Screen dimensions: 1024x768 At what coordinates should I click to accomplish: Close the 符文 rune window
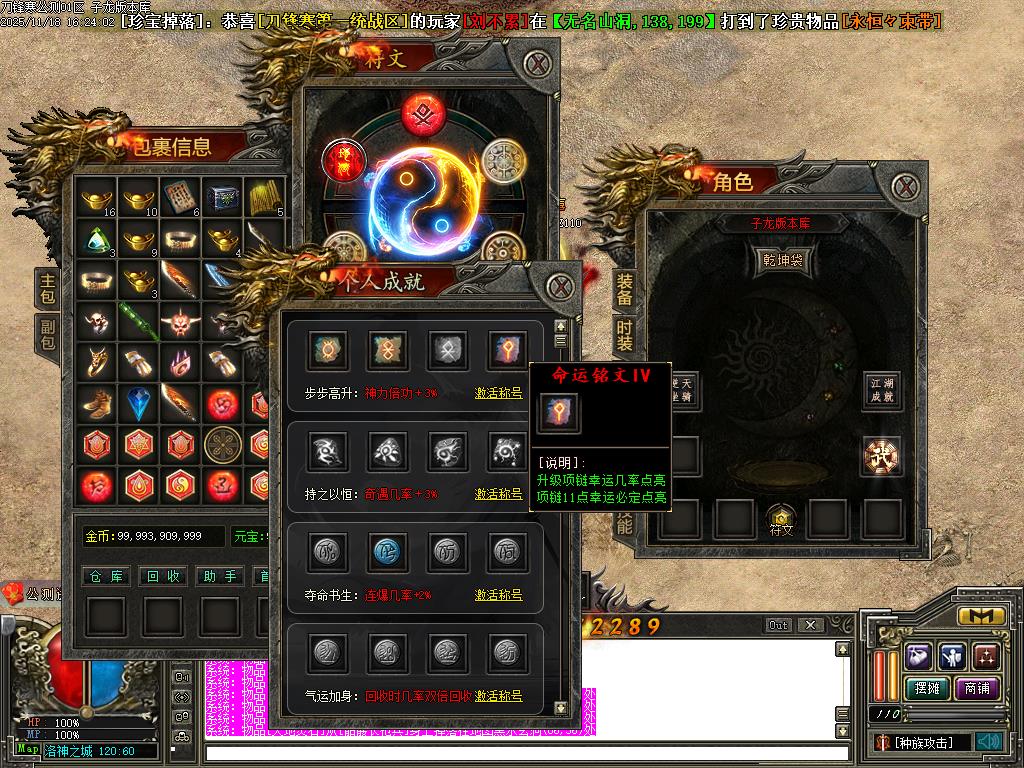pos(539,65)
